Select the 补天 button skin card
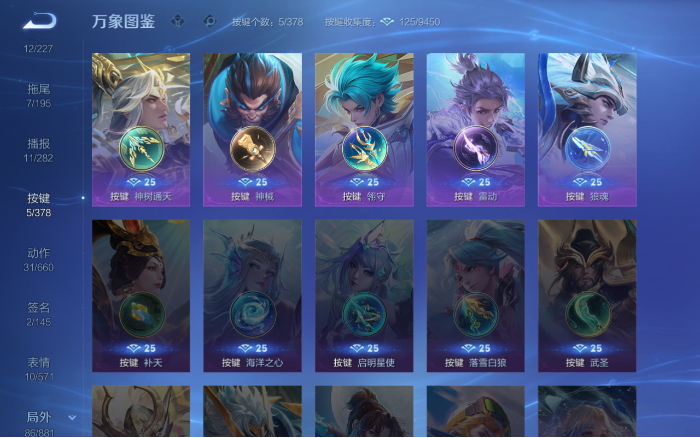 point(141,295)
